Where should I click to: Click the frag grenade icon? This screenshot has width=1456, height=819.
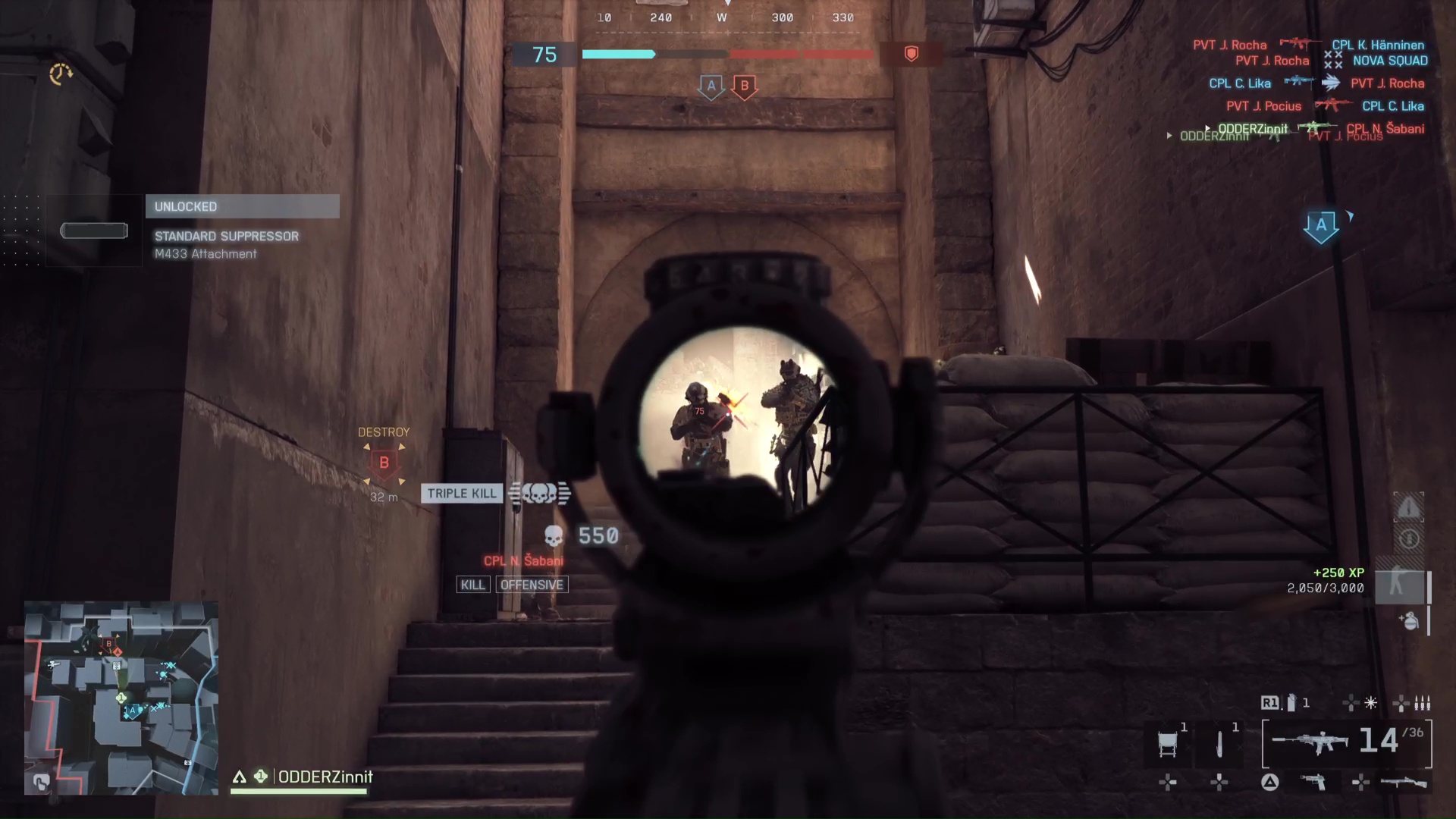1409,621
